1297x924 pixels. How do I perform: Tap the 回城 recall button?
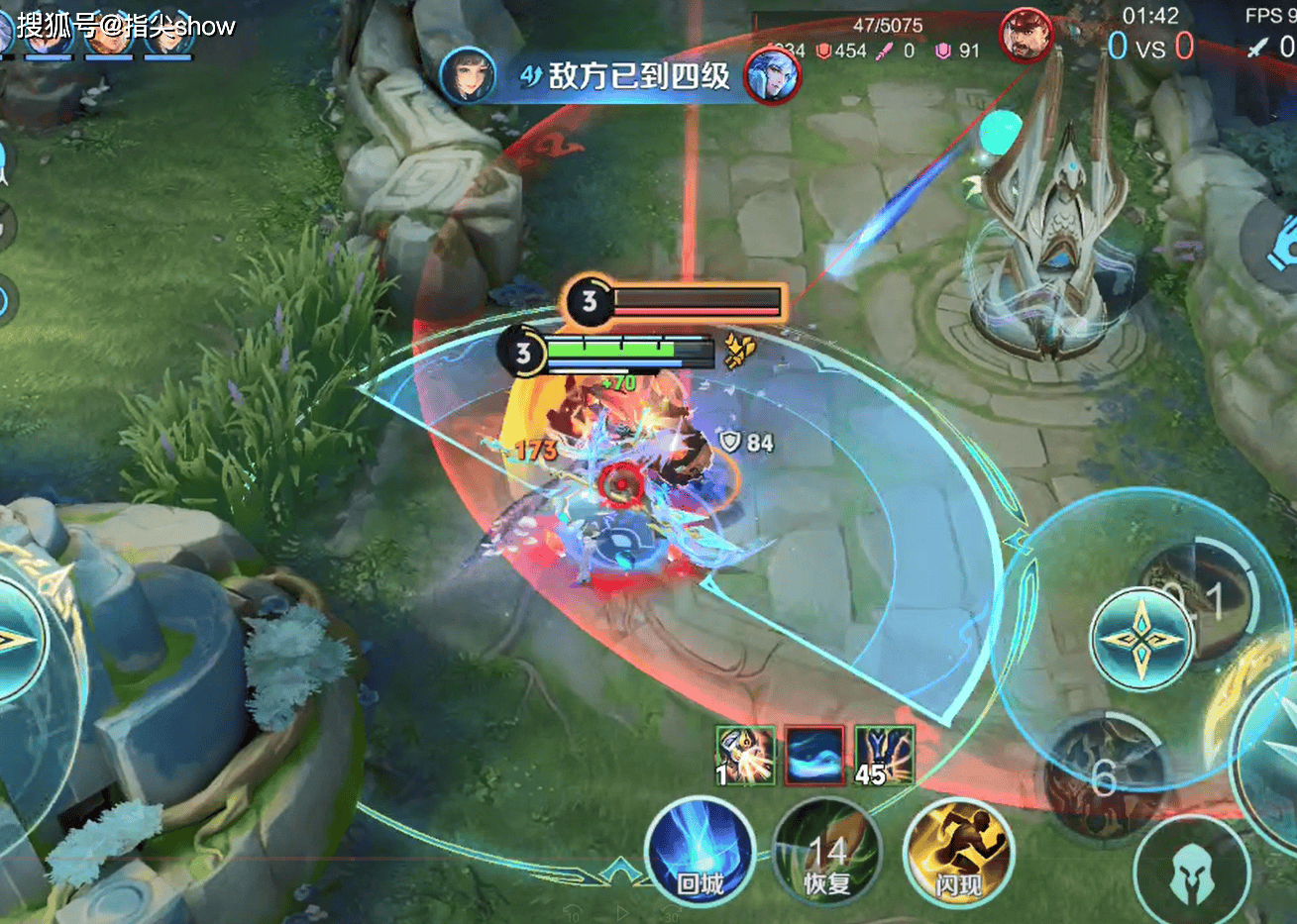(700, 852)
